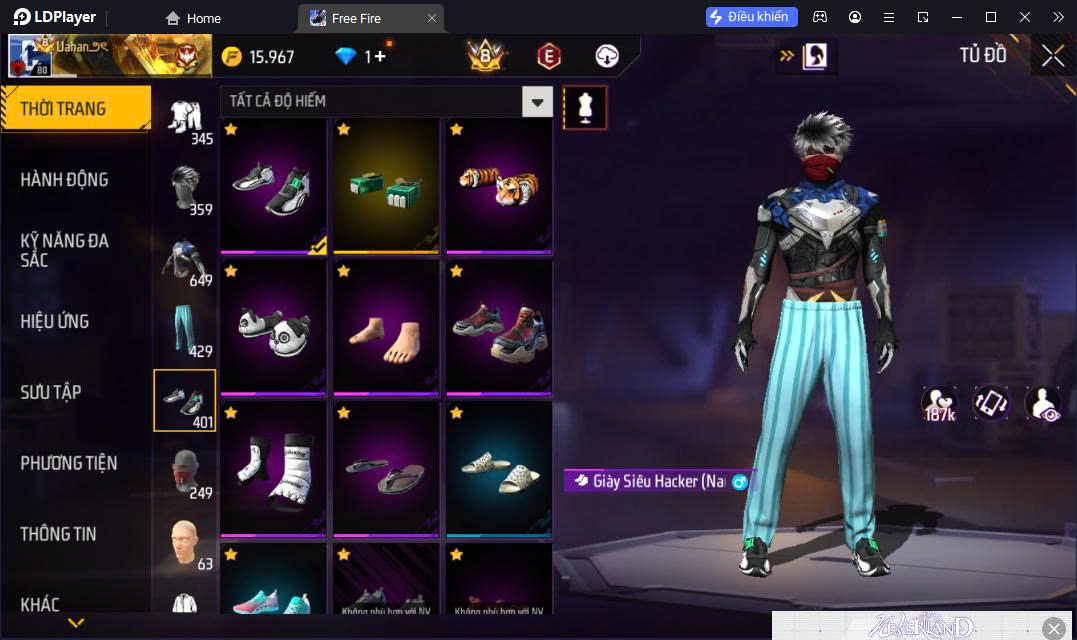Open the Sưu Tập section
The image size is (1077, 640).
51,392
